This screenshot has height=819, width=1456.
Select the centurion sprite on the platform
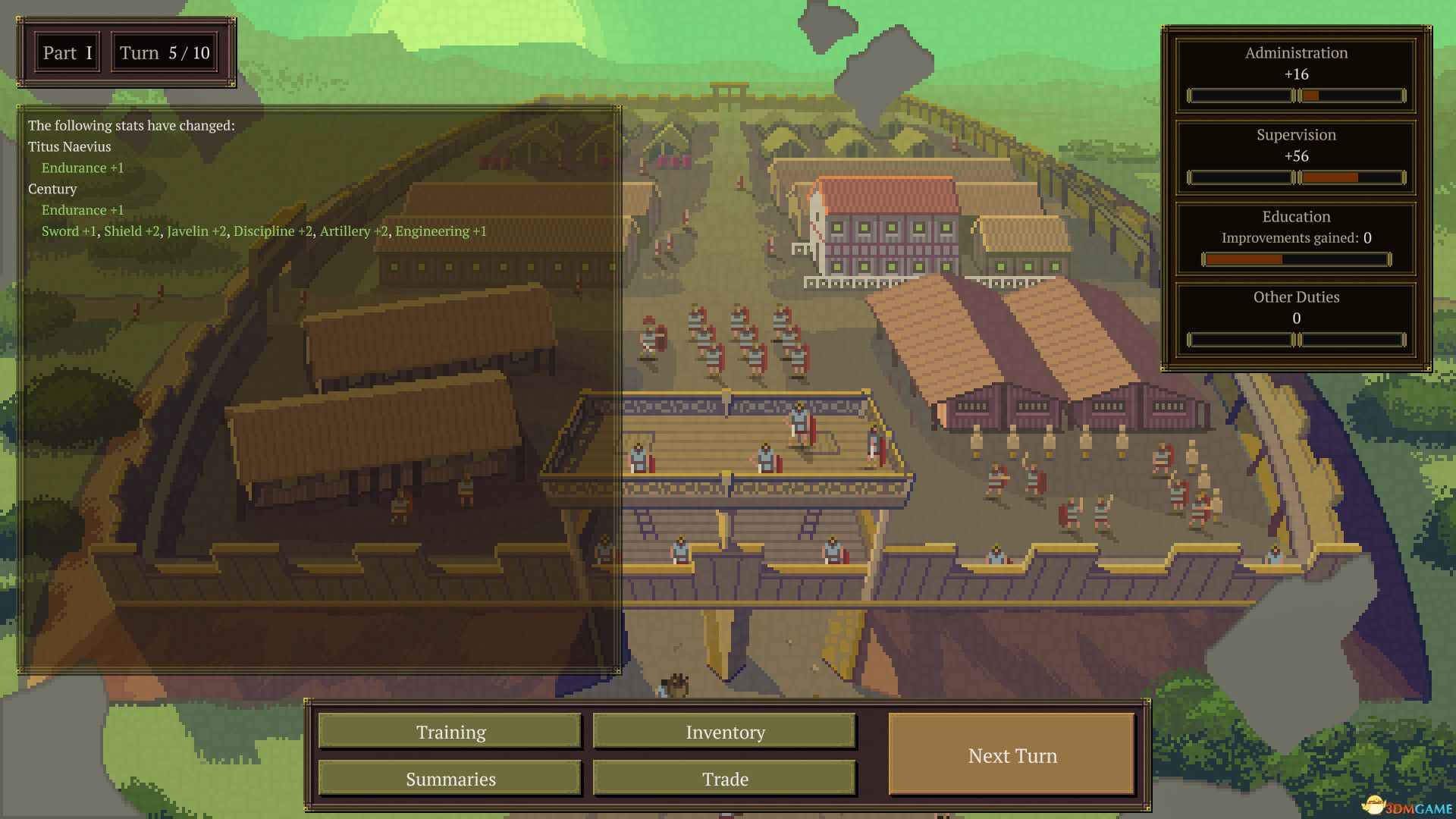(x=800, y=425)
